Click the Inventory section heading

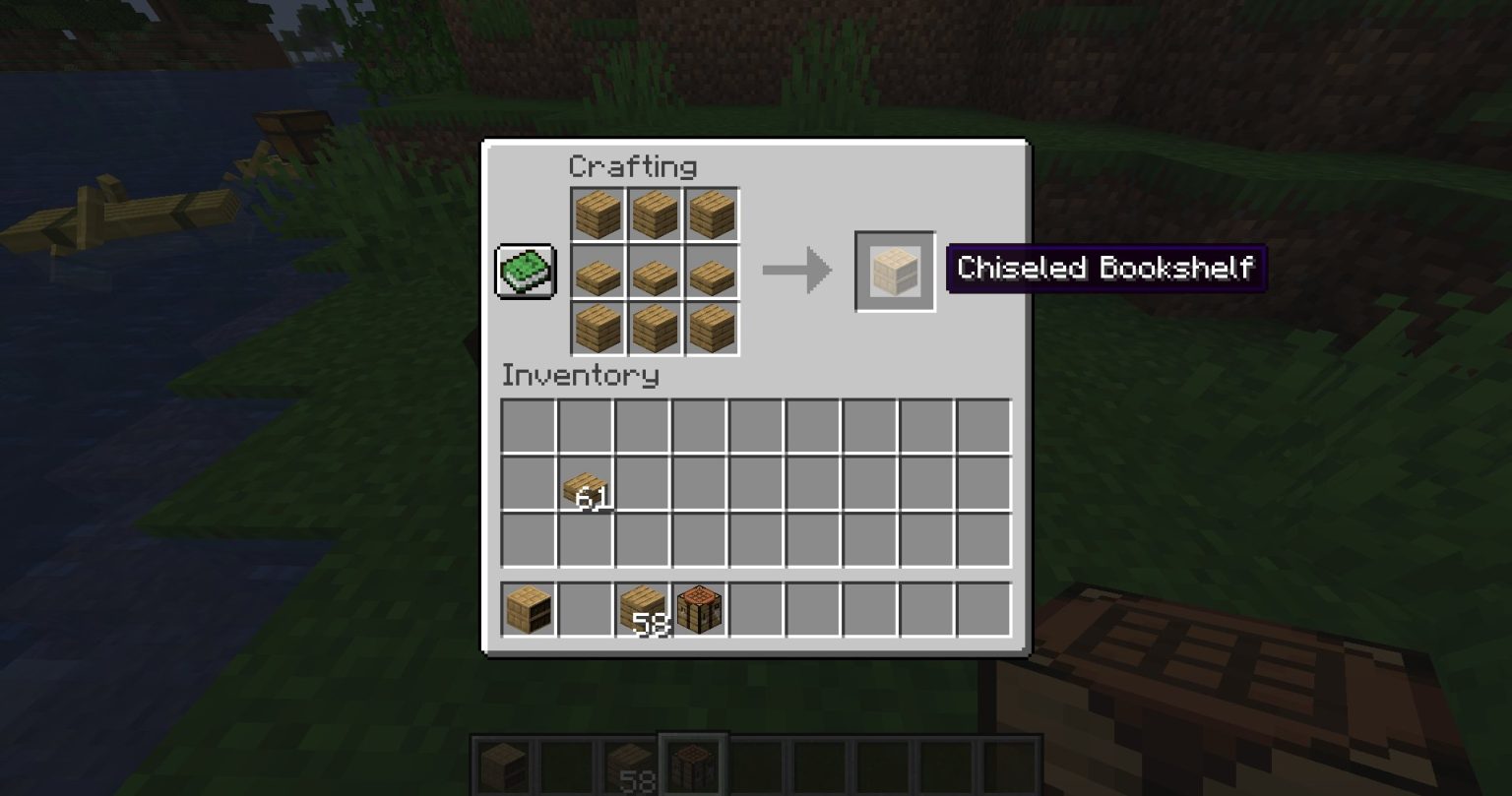pos(581,376)
